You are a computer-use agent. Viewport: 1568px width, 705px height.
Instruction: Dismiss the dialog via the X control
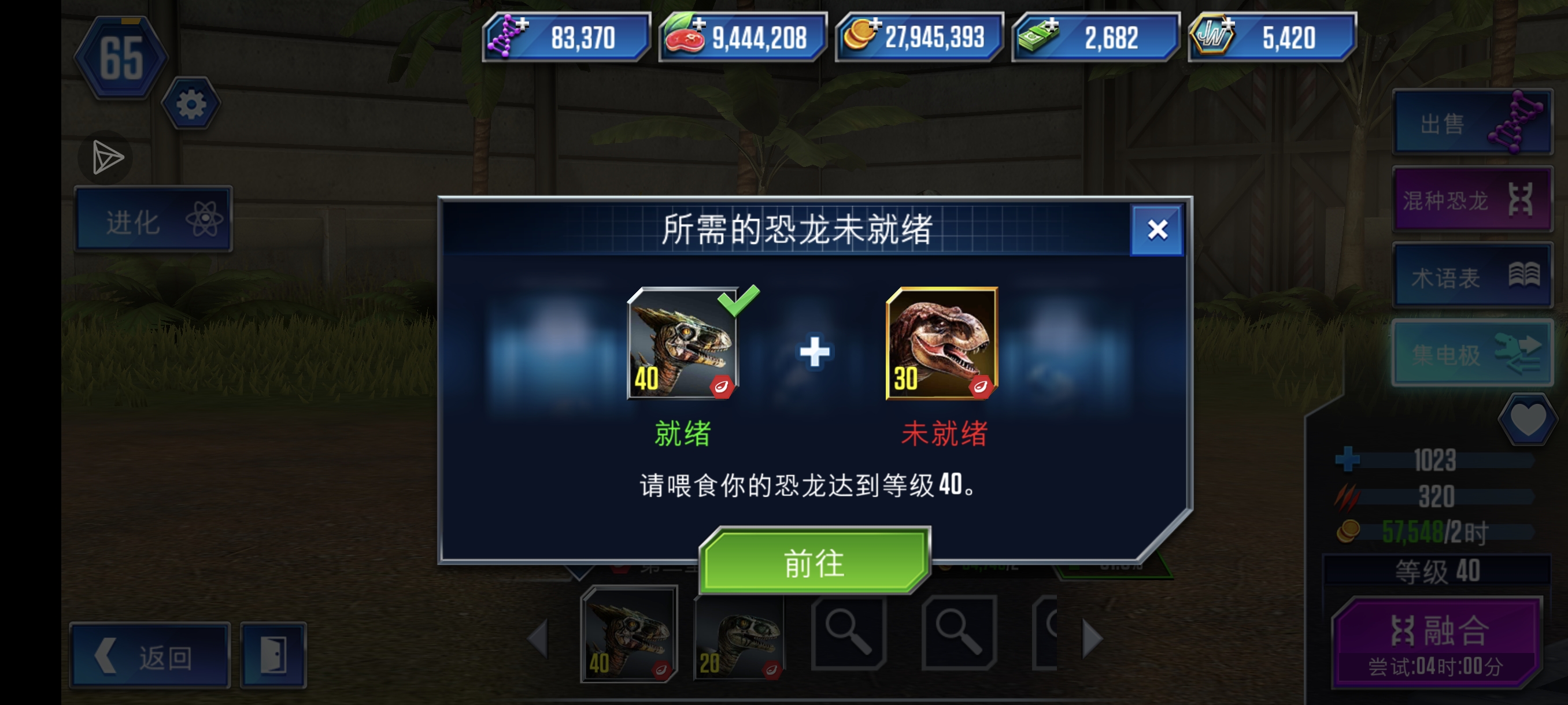[x=1155, y=231]
